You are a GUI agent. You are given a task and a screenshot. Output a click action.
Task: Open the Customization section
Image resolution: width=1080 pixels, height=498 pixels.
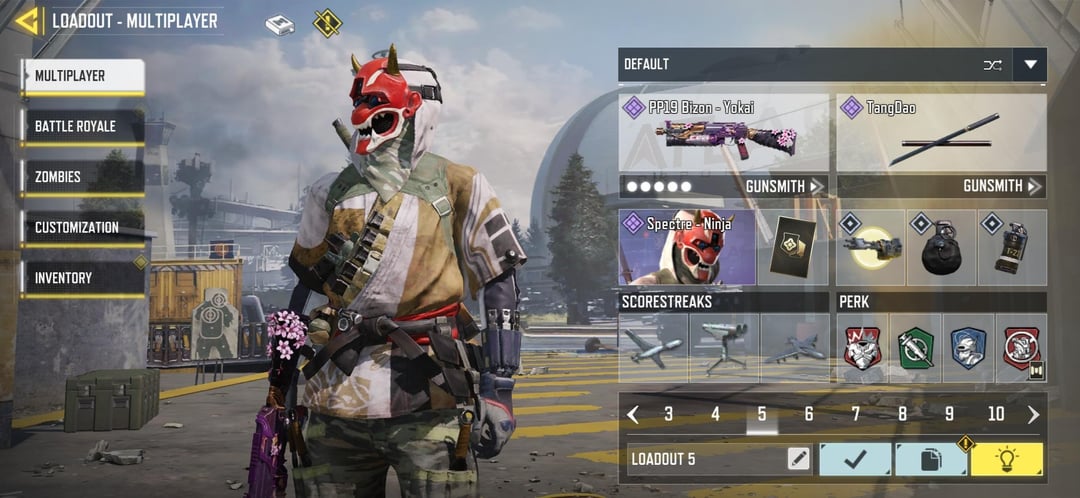84,228
